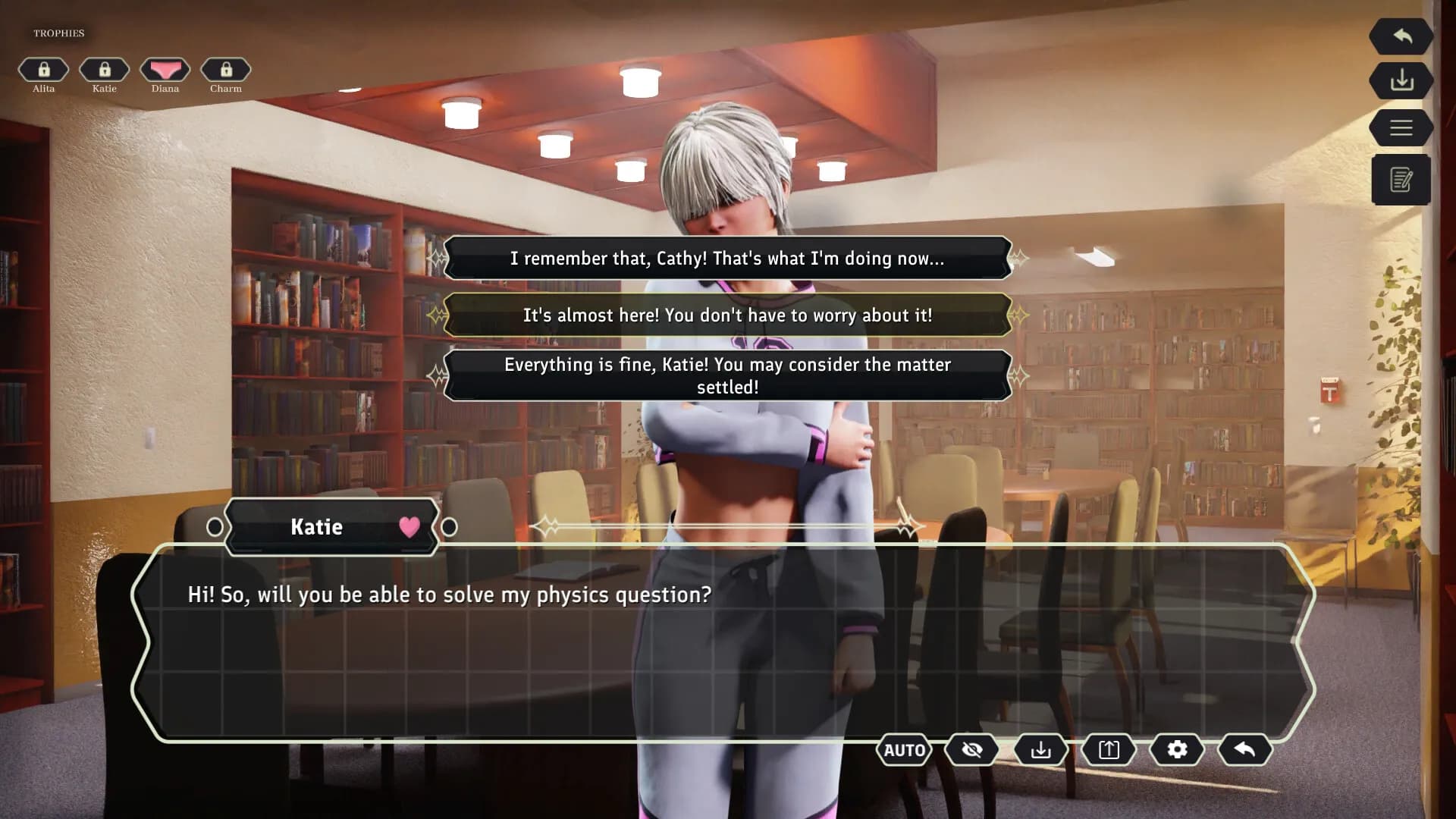Click the back arrow at the top-right corner

click(x=1401, y=36)
